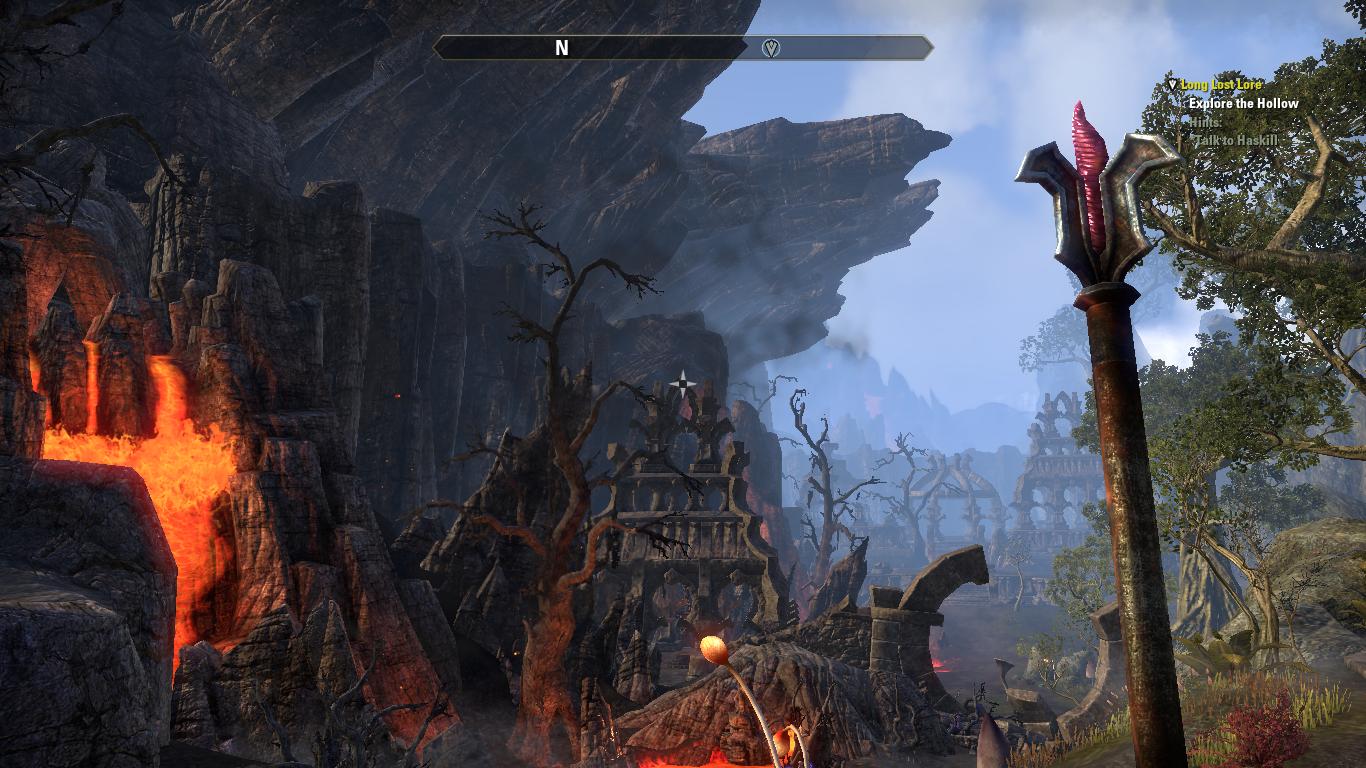Click the quest marker on the compass

[770, 48]
